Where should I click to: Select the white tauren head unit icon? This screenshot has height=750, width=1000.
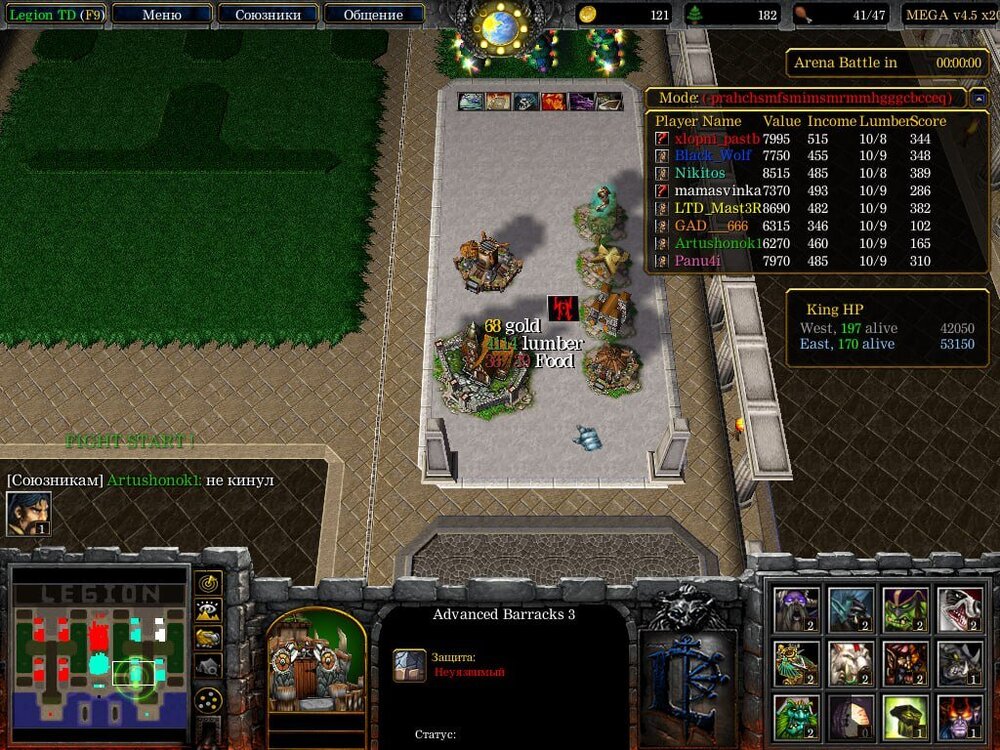(x=851, y=663)
